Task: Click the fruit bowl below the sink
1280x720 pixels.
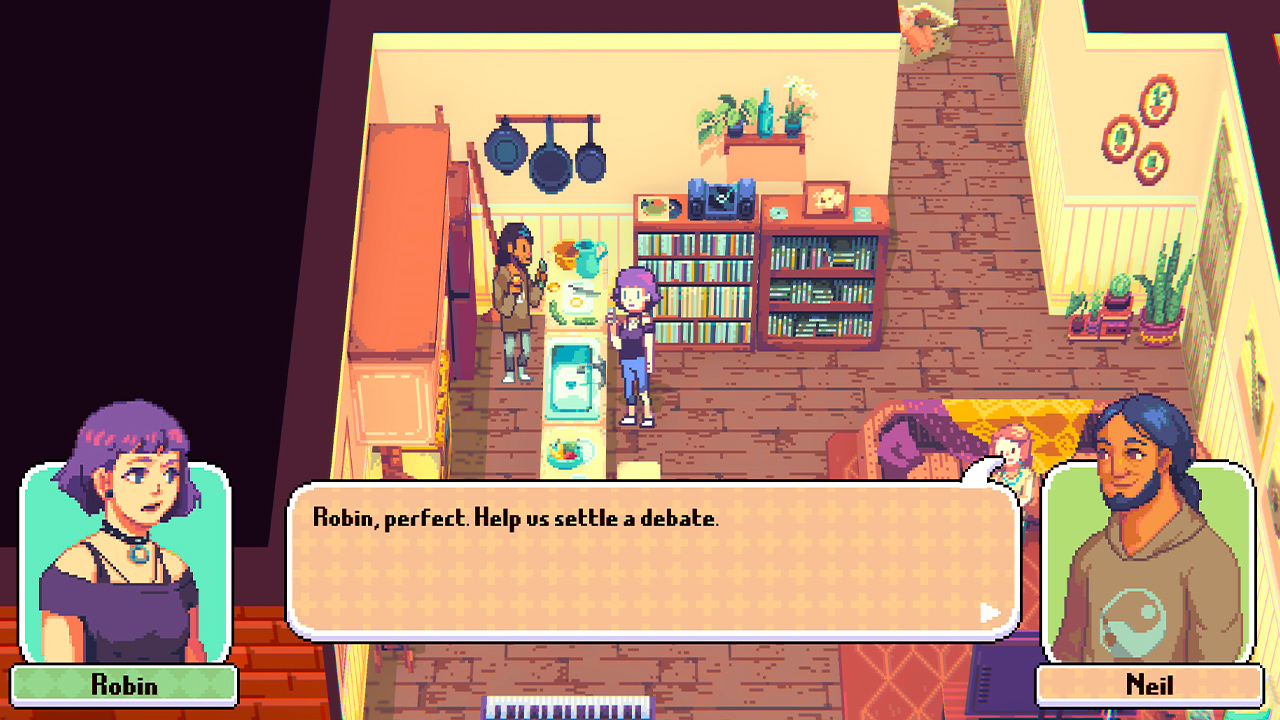Action: 563,452
